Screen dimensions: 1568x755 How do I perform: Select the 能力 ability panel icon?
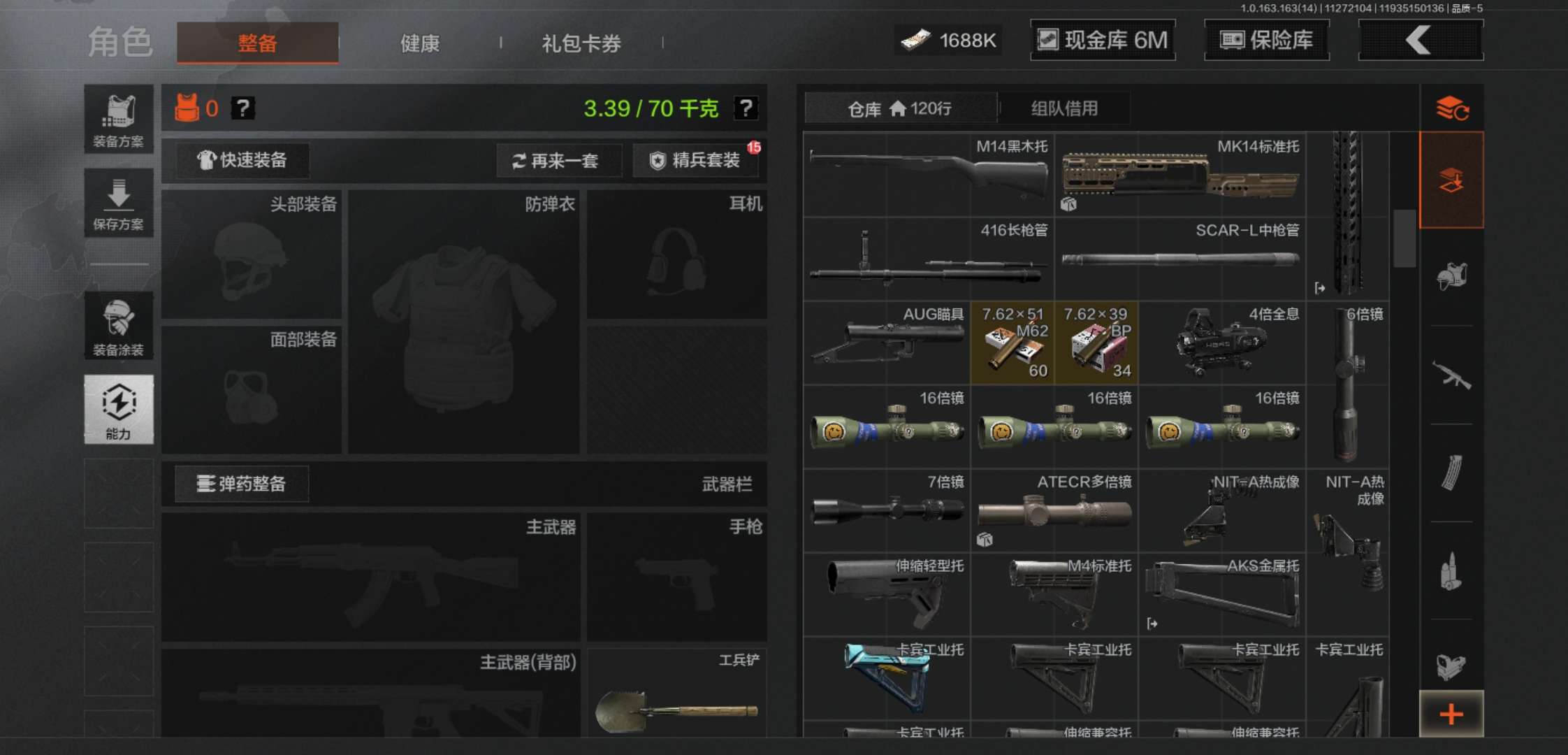(119, 409)
